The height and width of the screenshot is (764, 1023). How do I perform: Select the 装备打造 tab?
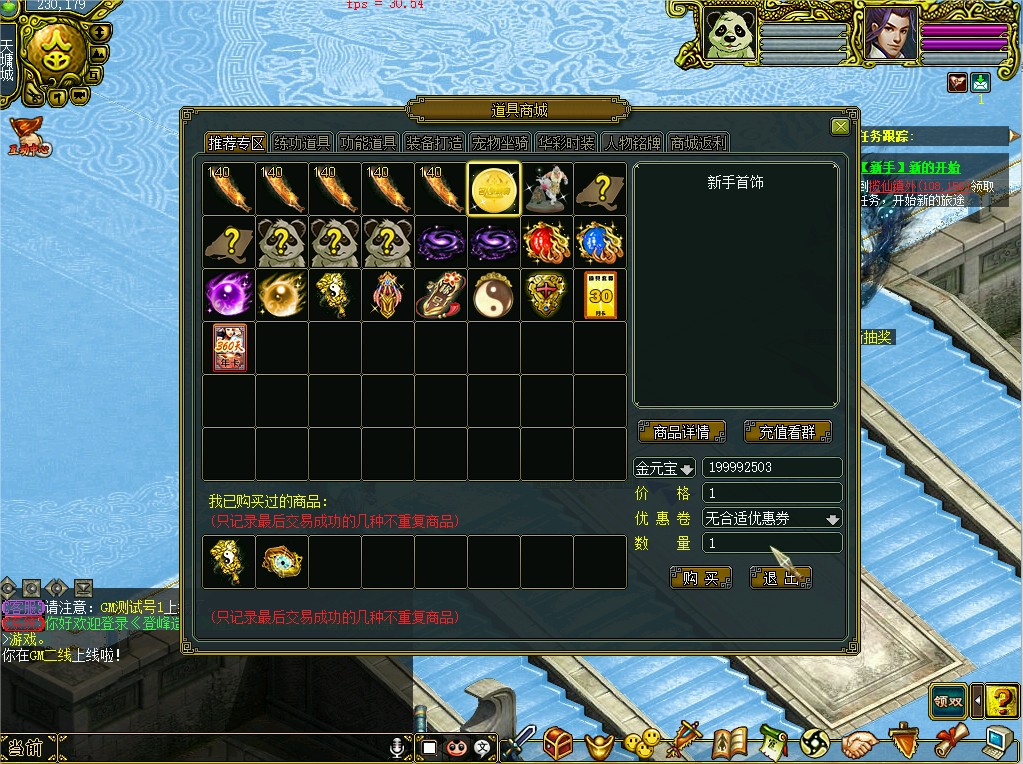coord(435,143)
